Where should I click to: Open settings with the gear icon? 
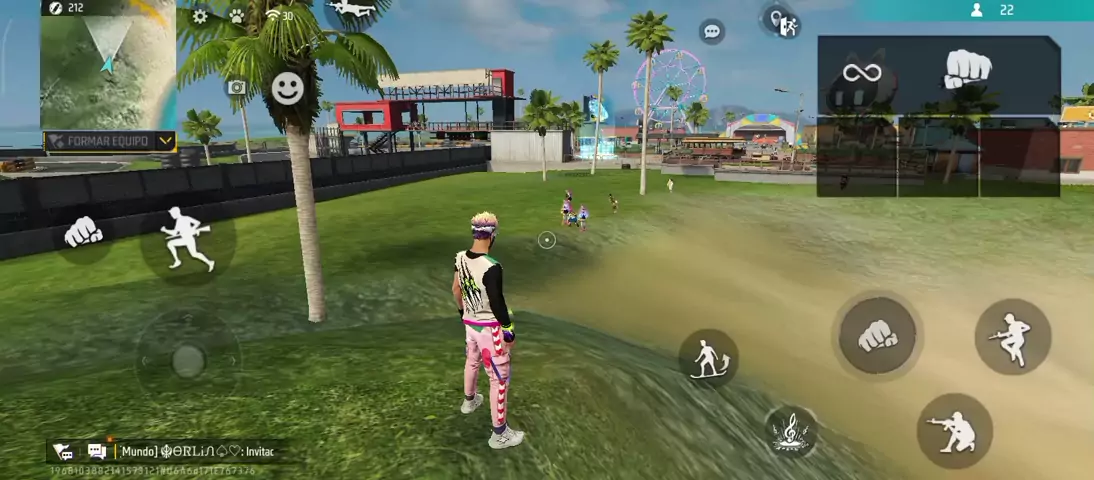click(x=200, y=16)
